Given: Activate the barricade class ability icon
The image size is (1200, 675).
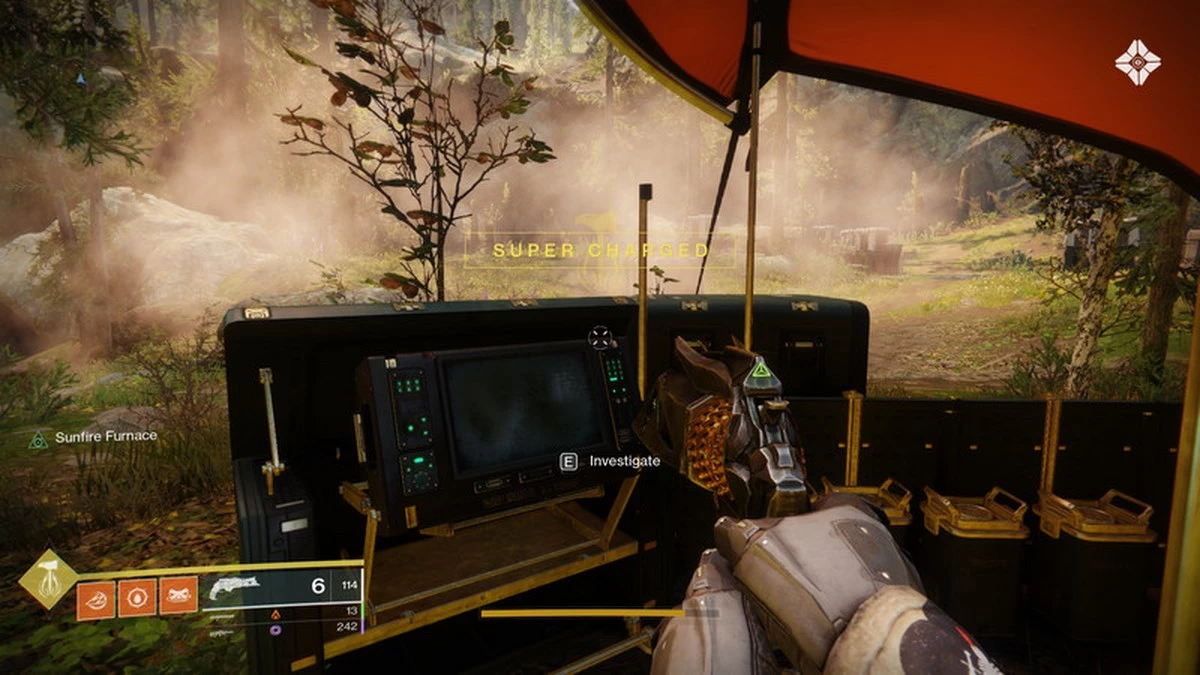Looking at the screenshot, I should pyautogui.click(x=178, y=598).
